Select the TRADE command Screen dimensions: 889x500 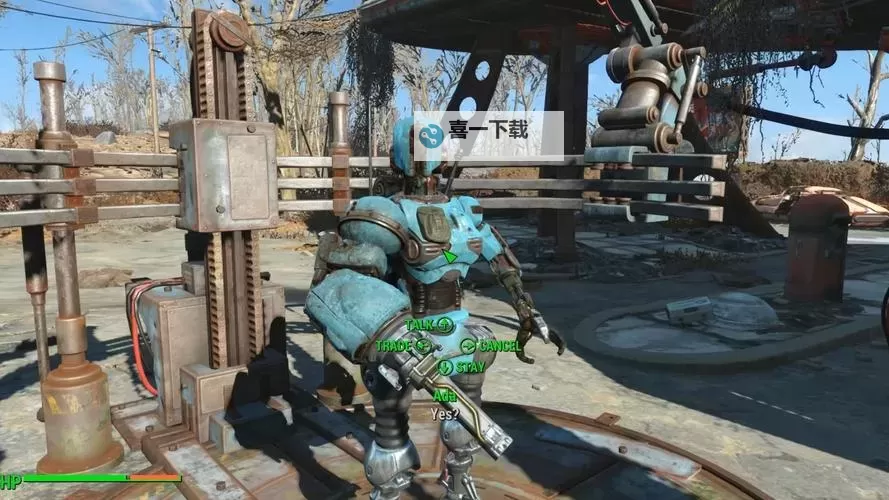(x=403, y=346)
